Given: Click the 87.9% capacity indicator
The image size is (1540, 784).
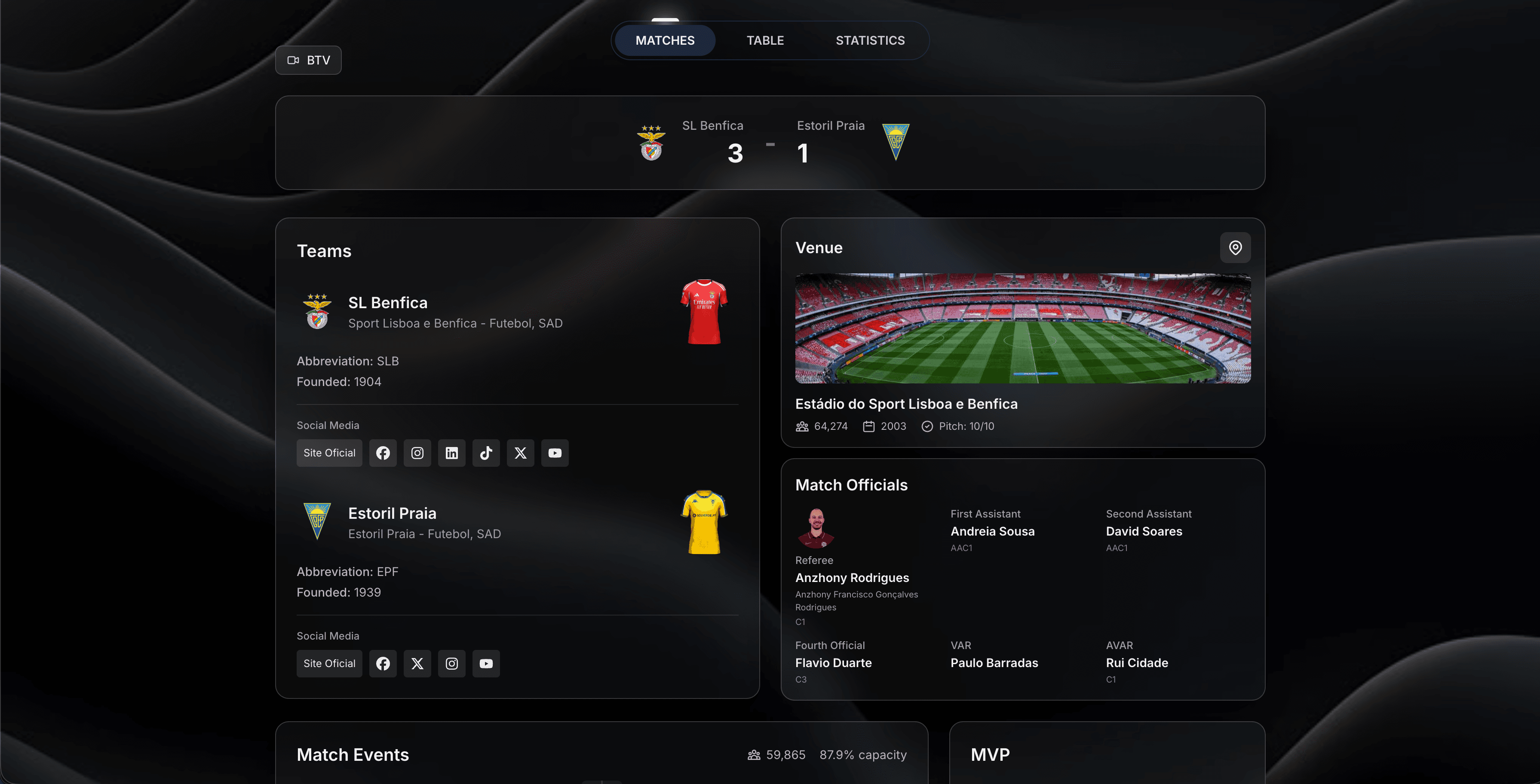Looking at the screenshot, I should pyautogui.click(x=863, y=754).
